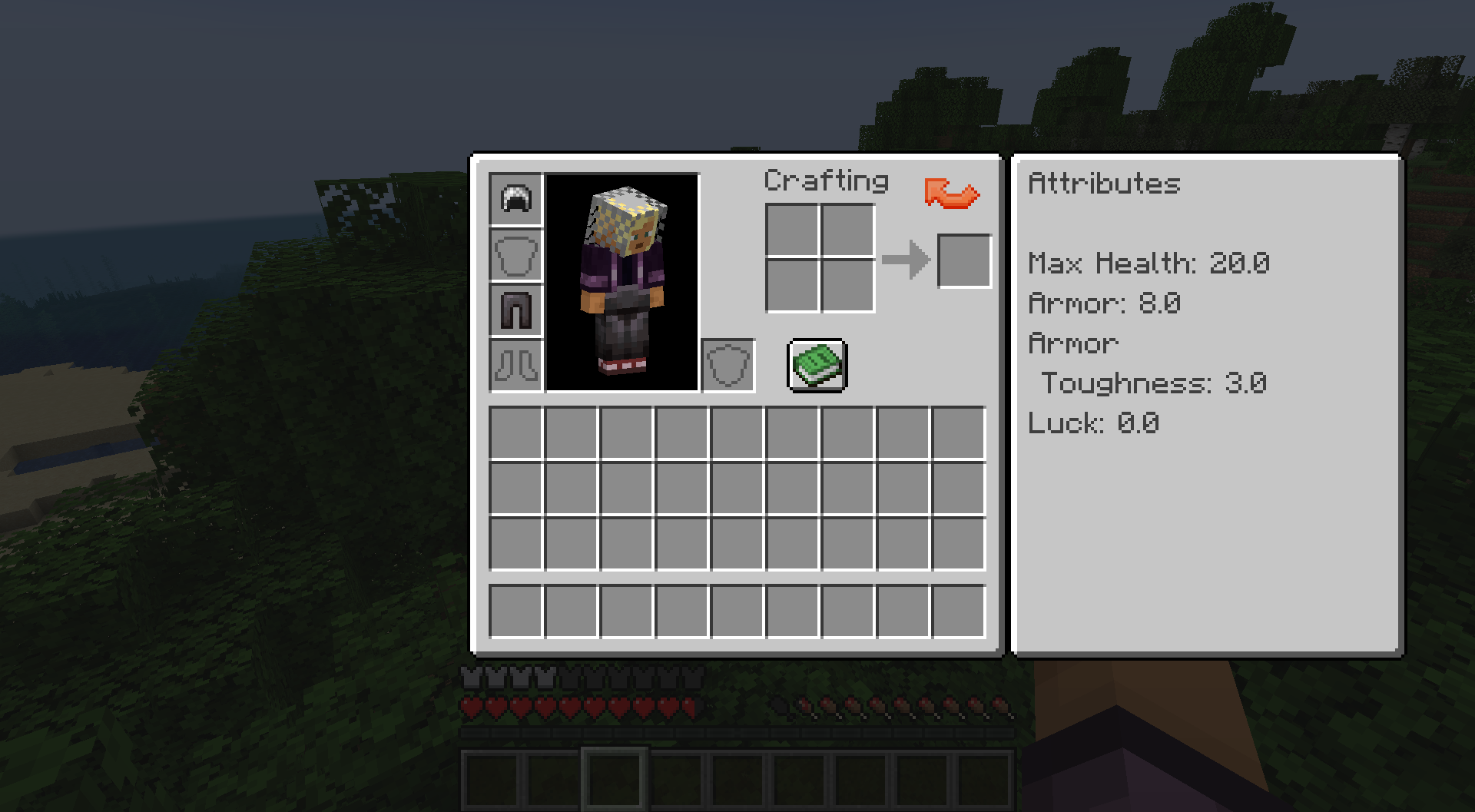Screen dimensions: 1475x812
Task: Select the chestplate armor slot
Action: tap(515, 254)
